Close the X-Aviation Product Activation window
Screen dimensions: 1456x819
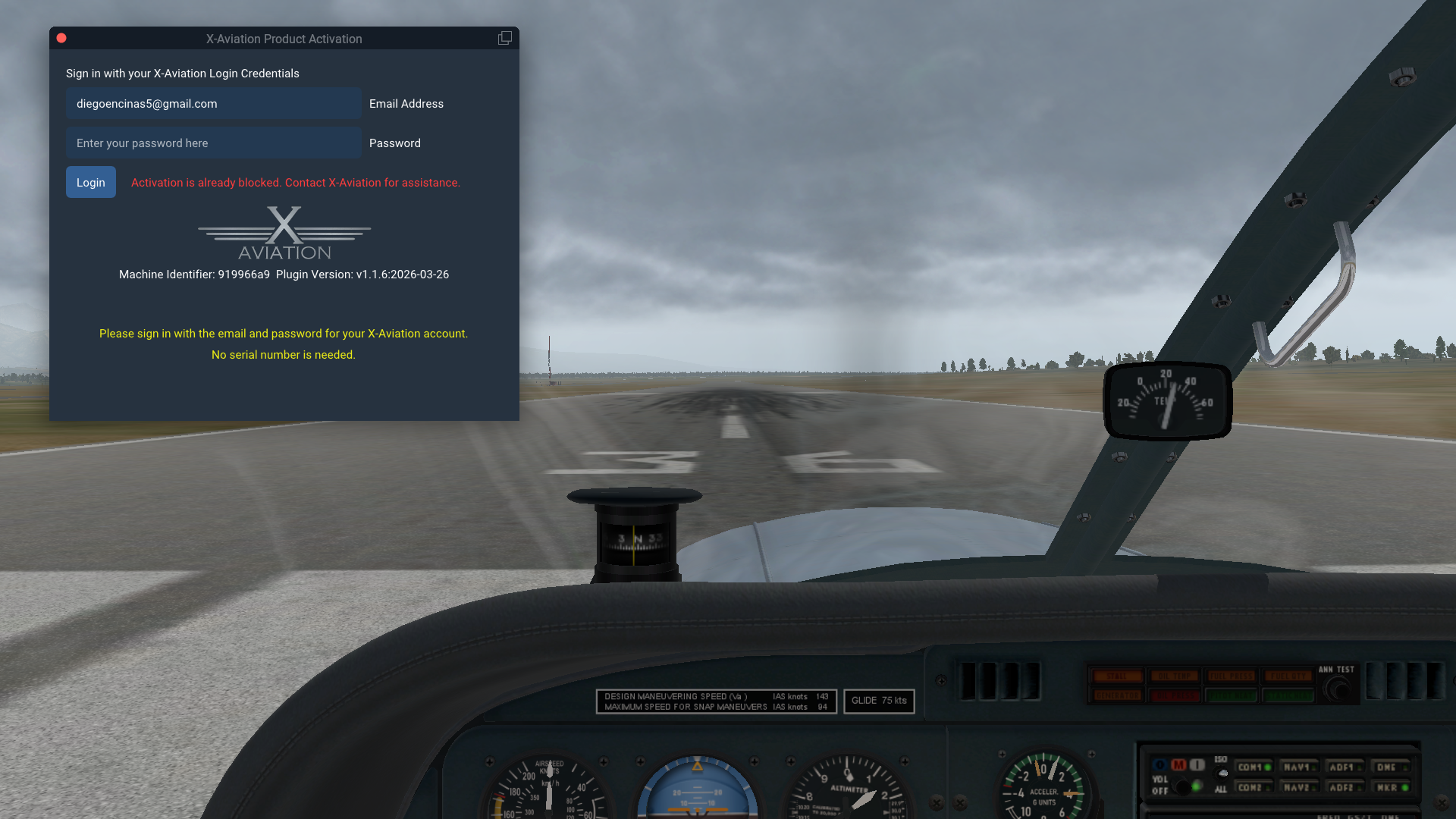[x=61, y=38]
